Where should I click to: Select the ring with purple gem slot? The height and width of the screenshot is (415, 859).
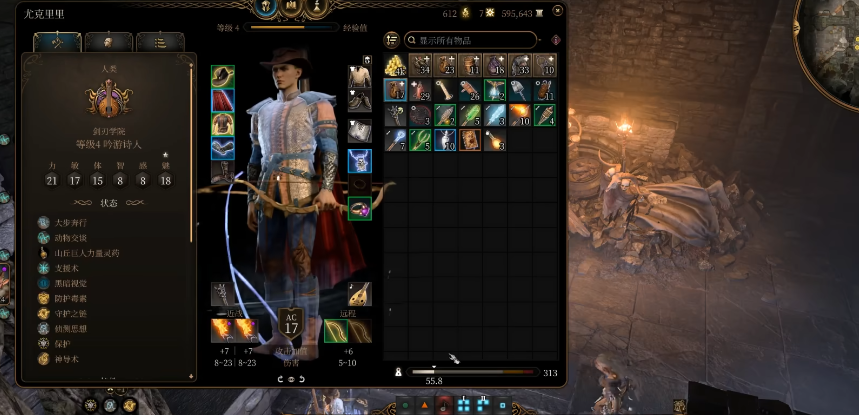click(x=359, y=208)
